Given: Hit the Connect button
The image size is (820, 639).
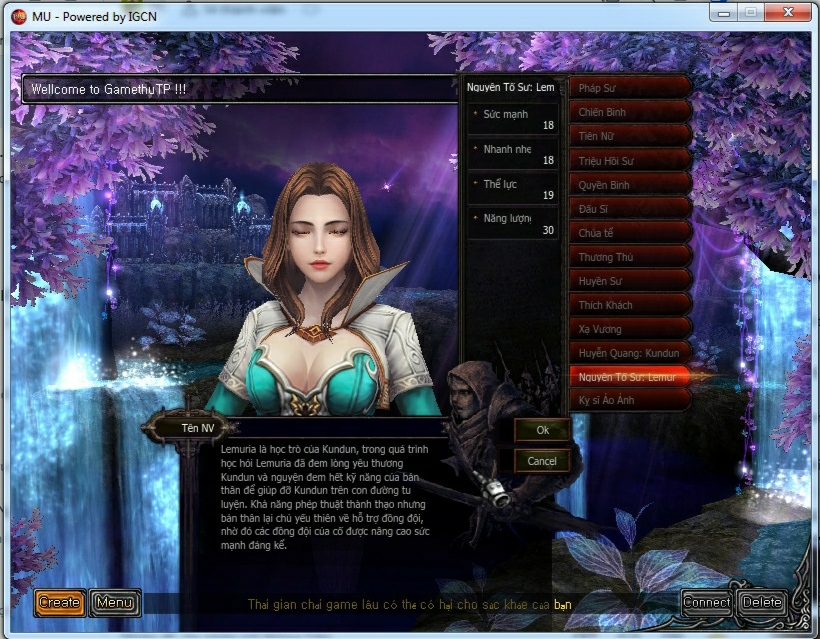Looking at the screenshot, I should tap(706, 602).
